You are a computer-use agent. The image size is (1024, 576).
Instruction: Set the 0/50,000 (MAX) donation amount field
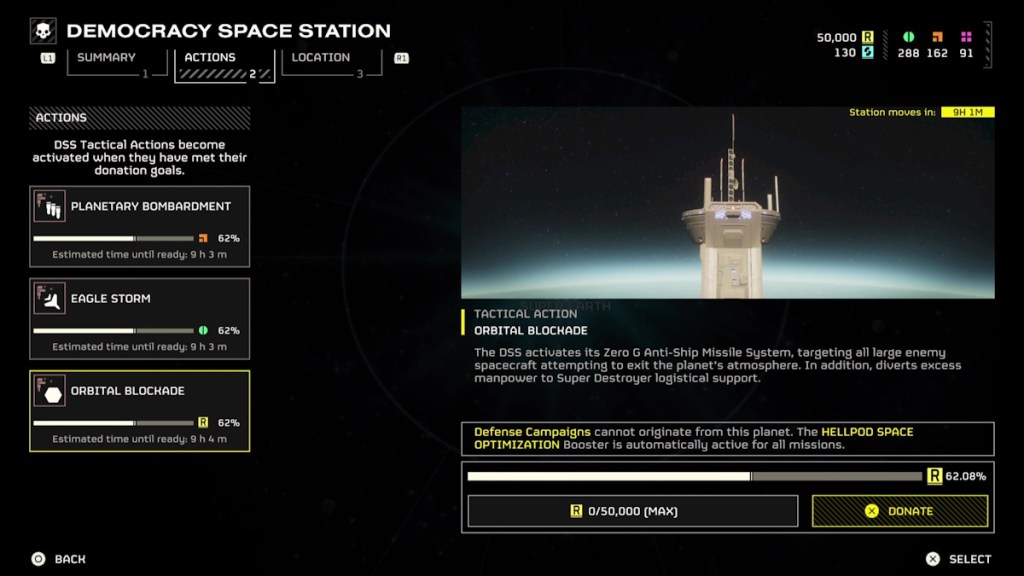point(632,511)
